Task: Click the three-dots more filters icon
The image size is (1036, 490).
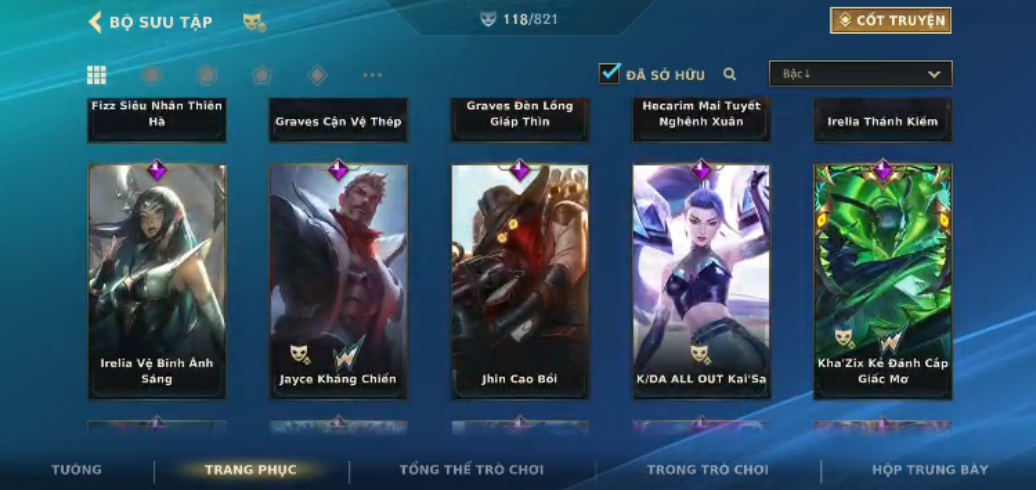Action: 372,75
